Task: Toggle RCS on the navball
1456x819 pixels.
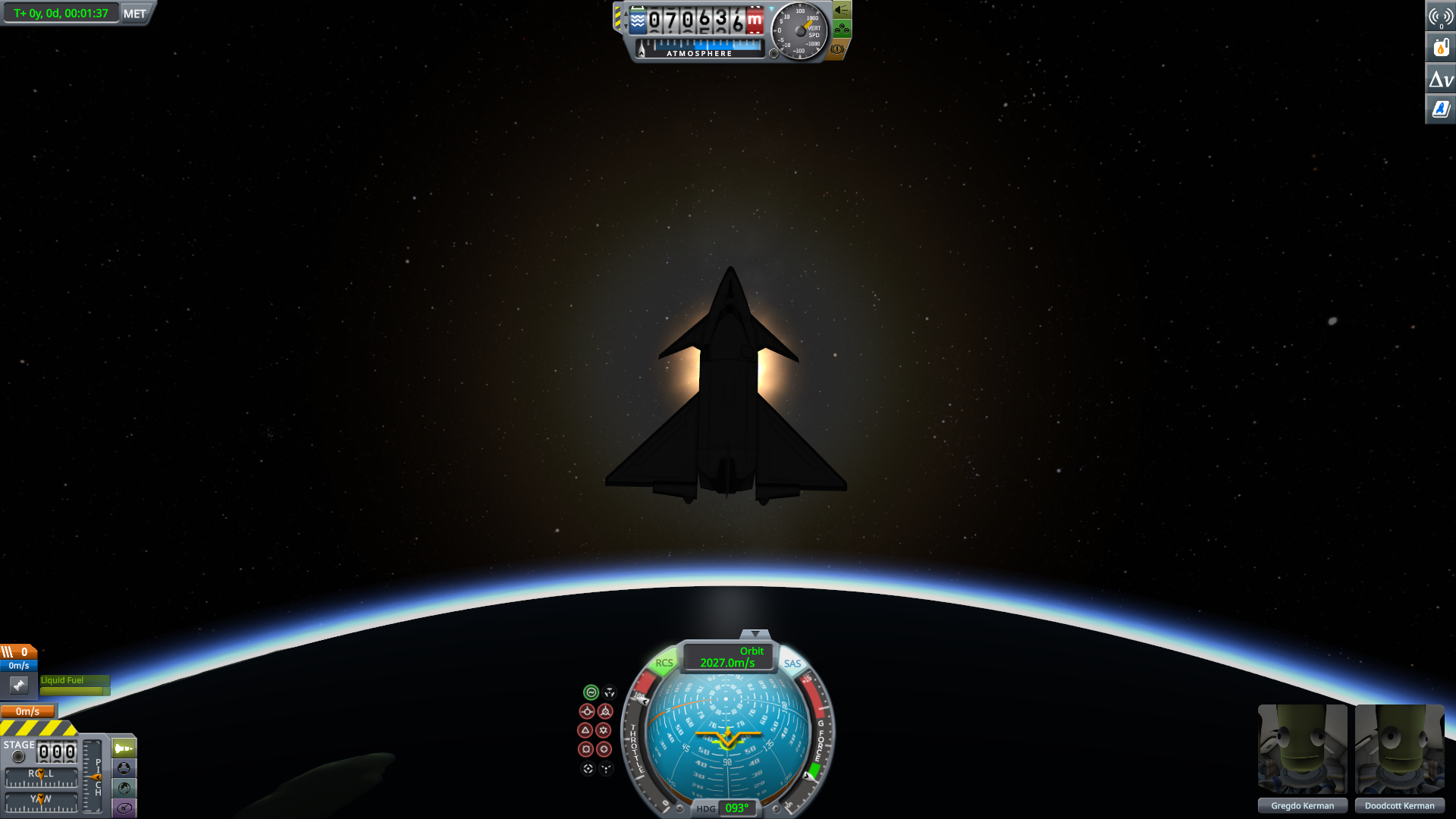Action: [x=664, y=663]
